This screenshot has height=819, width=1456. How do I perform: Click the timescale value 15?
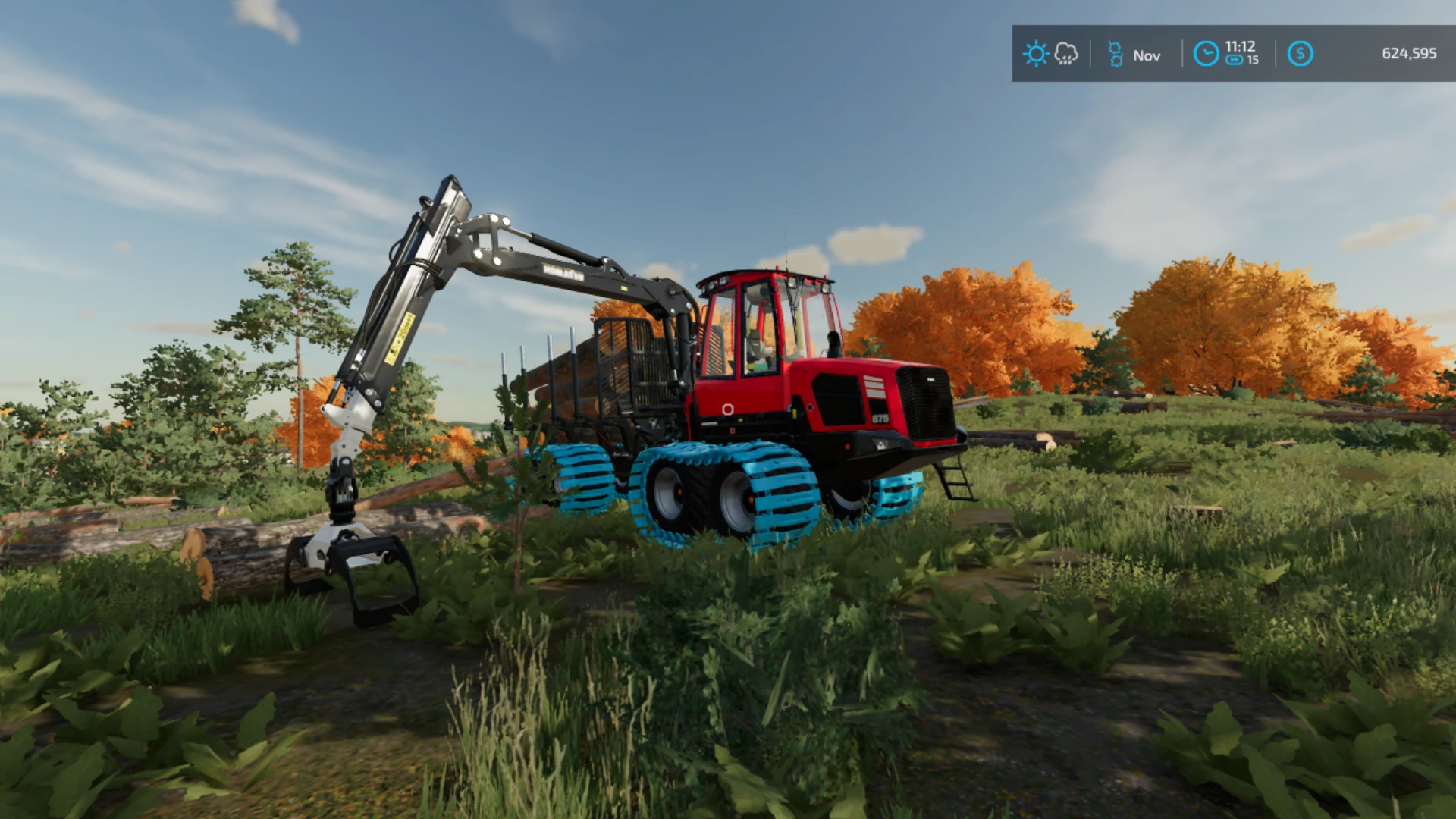tap(1253, 61)
